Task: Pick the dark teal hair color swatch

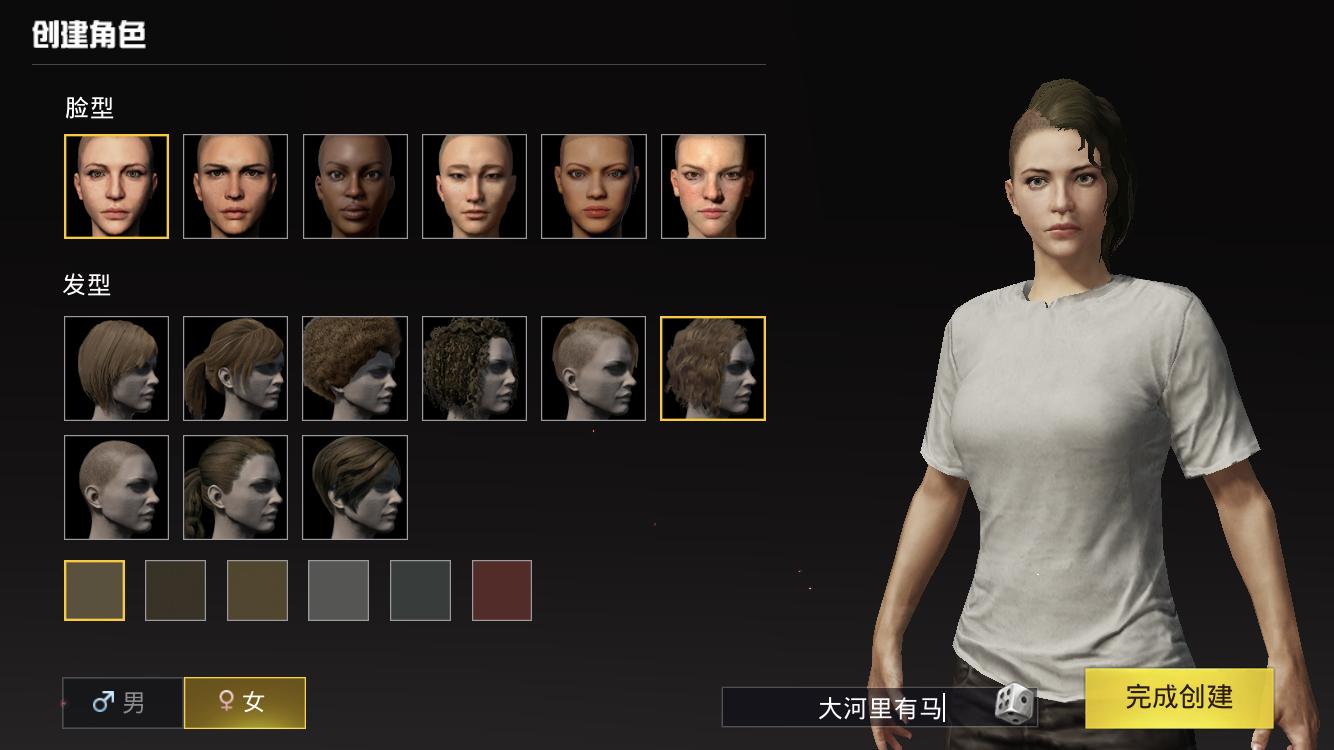Action: pos(420,591)
